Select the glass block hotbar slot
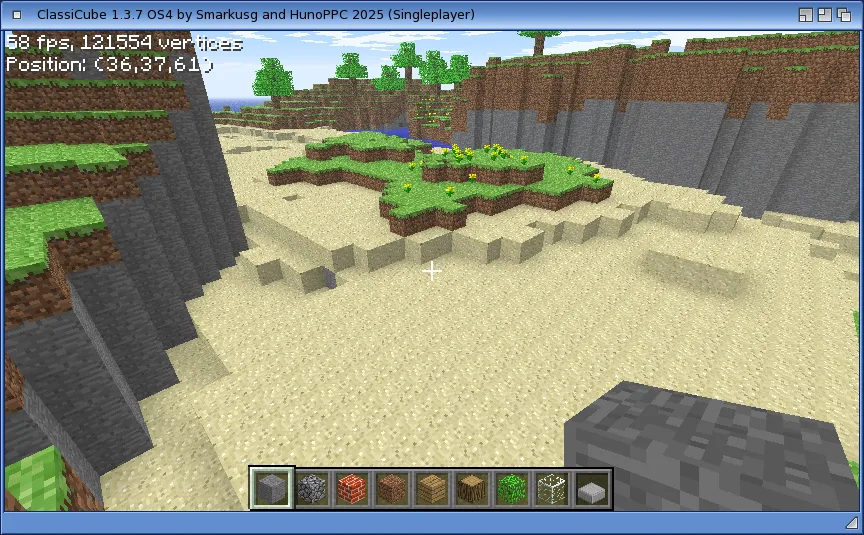Screen dimensions: 864x535 (x=552, y=489)
